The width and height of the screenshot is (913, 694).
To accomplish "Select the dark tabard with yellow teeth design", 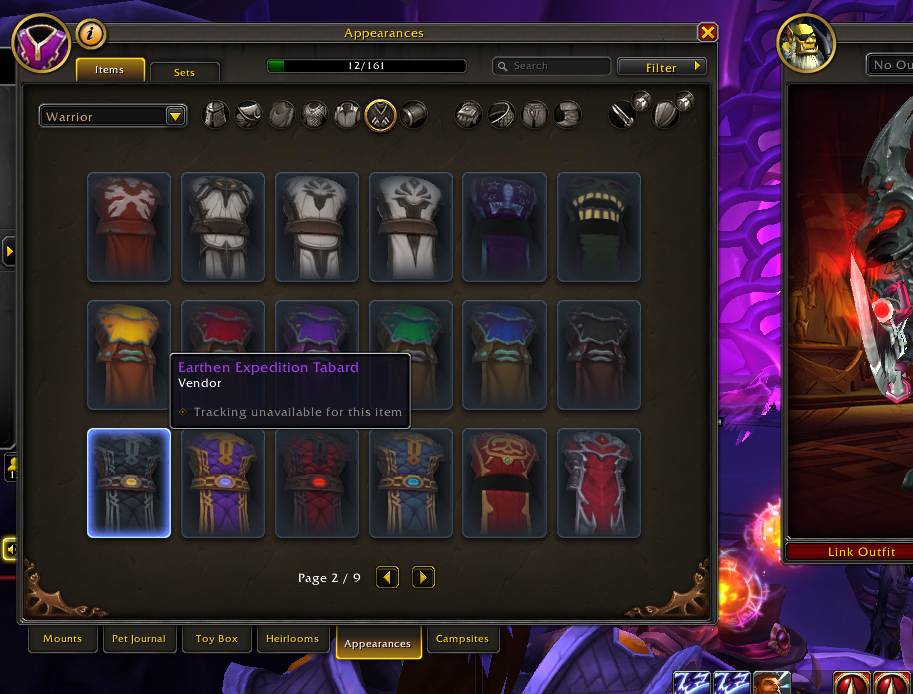I will pos(599,227).
